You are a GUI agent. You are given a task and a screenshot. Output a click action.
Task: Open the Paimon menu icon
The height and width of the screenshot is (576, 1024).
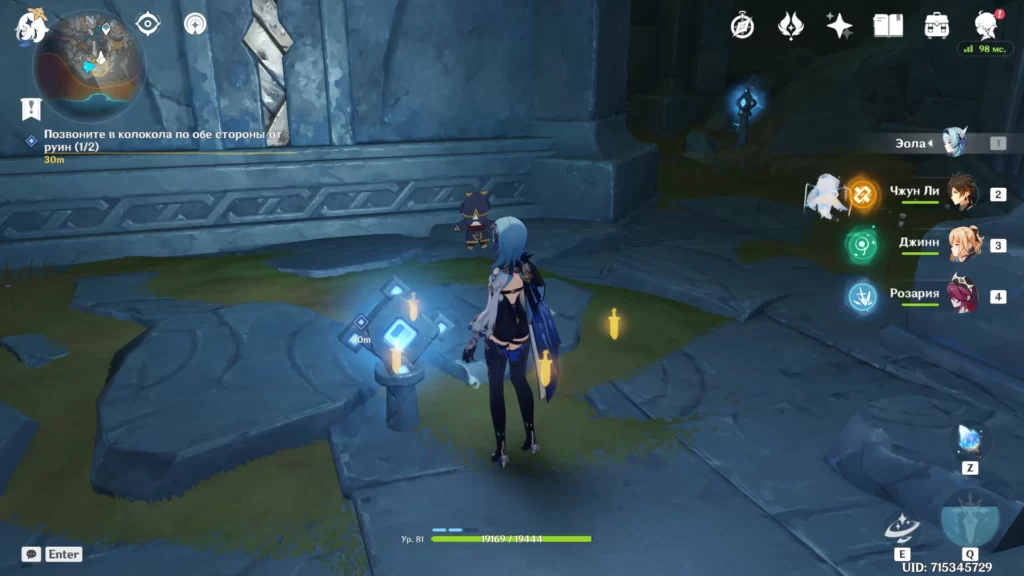(x=30, y=27)
